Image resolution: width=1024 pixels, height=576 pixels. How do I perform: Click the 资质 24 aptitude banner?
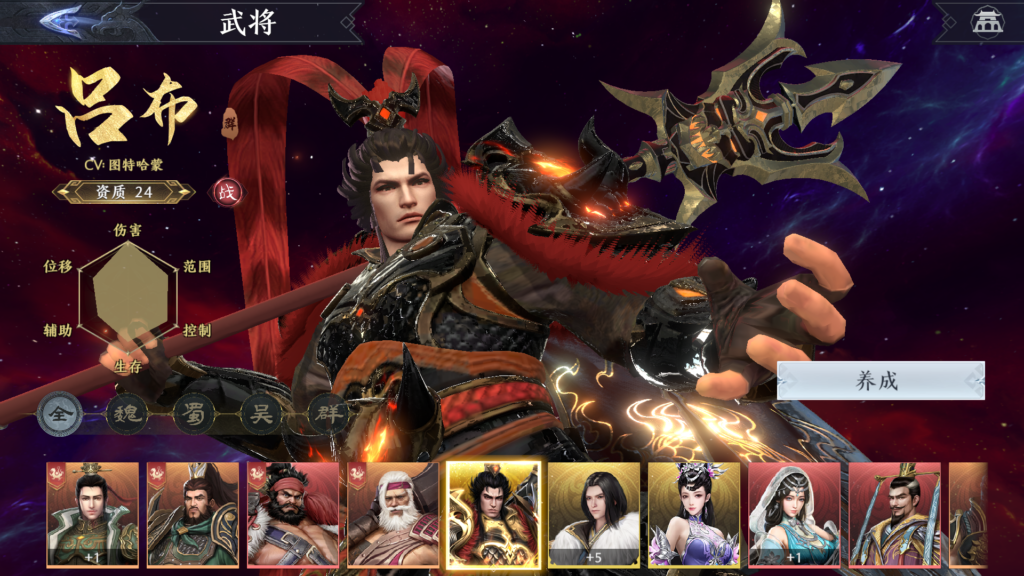click(124, 192)
